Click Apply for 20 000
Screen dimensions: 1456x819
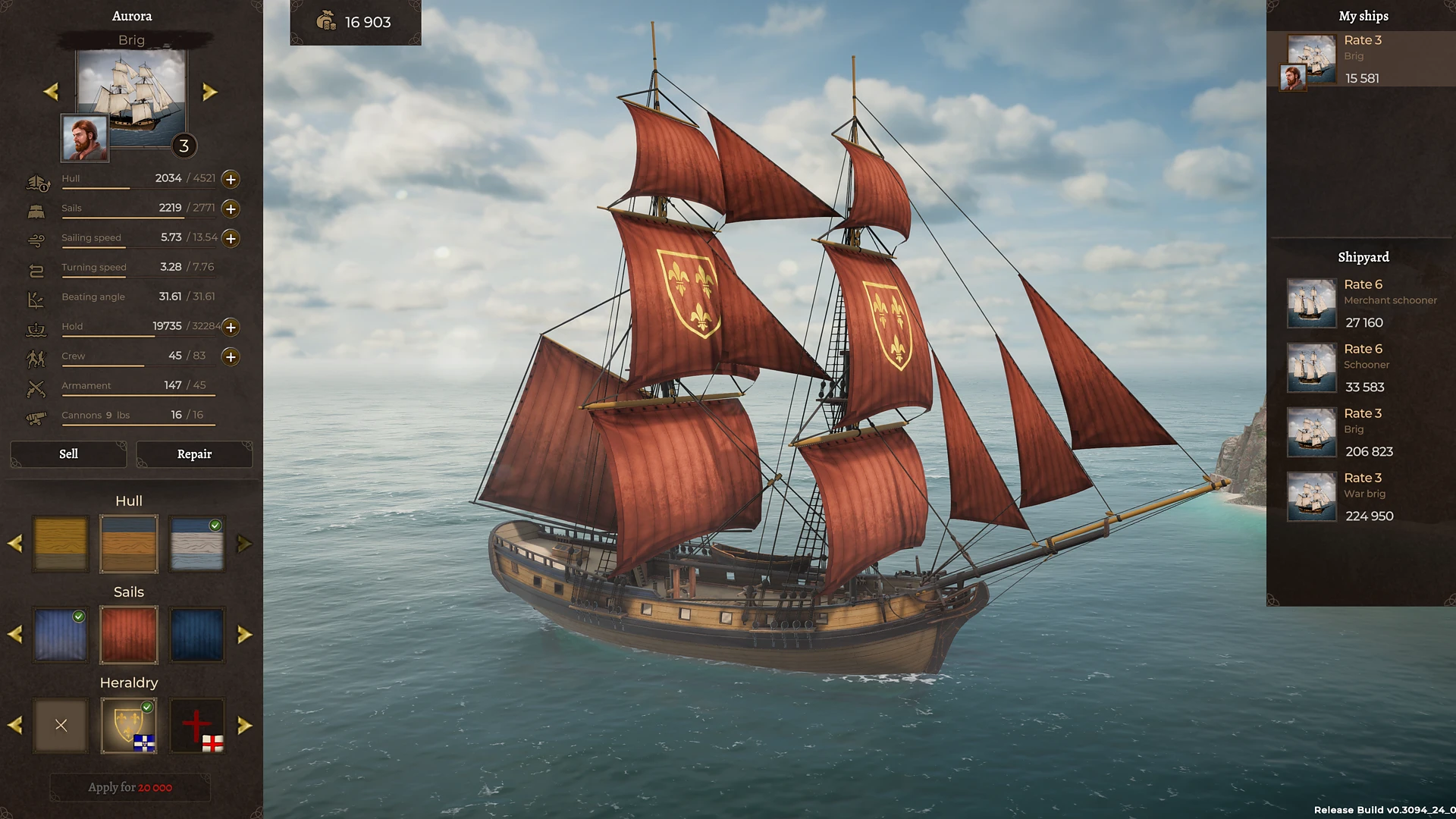[129, 787]
